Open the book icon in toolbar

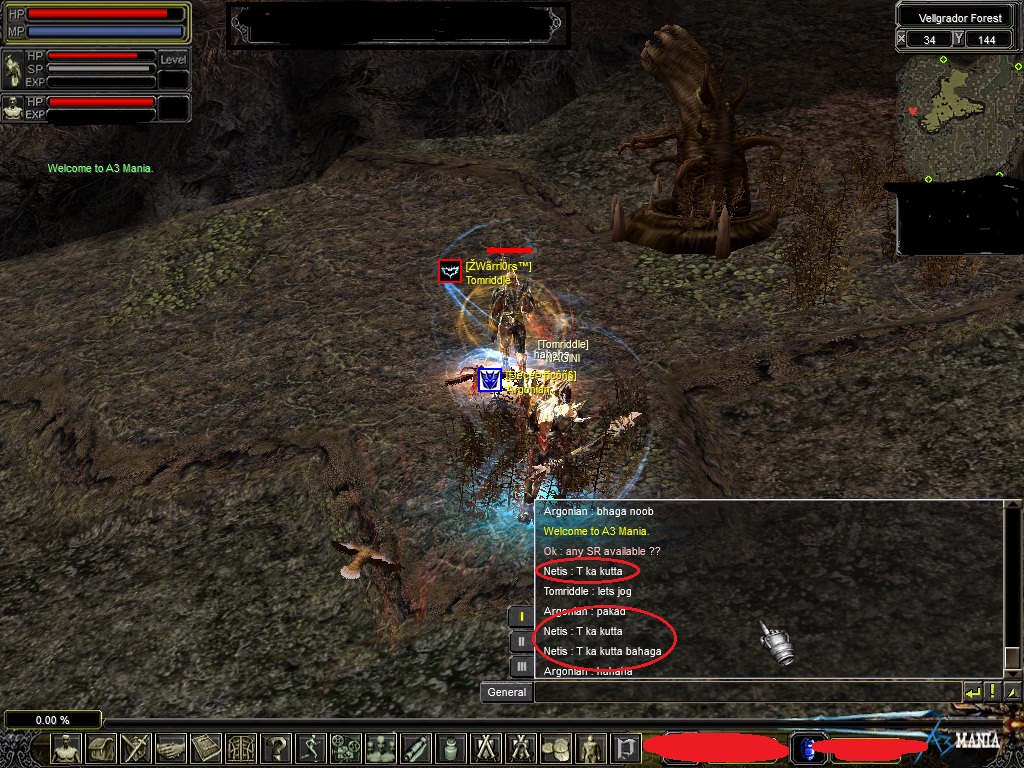click(x=205, y=747)
